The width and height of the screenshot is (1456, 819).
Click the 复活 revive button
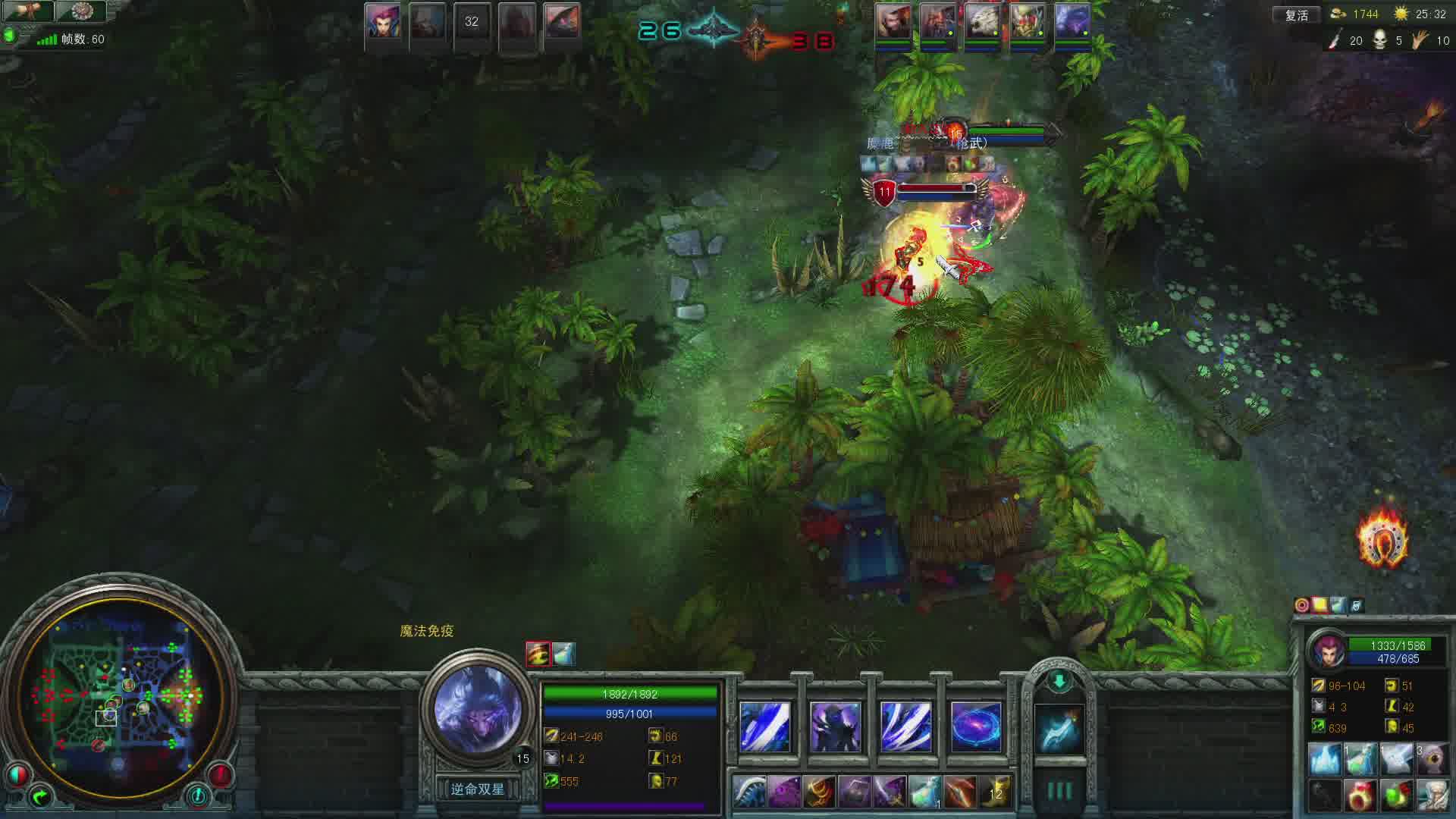[x=1296, y=15]
